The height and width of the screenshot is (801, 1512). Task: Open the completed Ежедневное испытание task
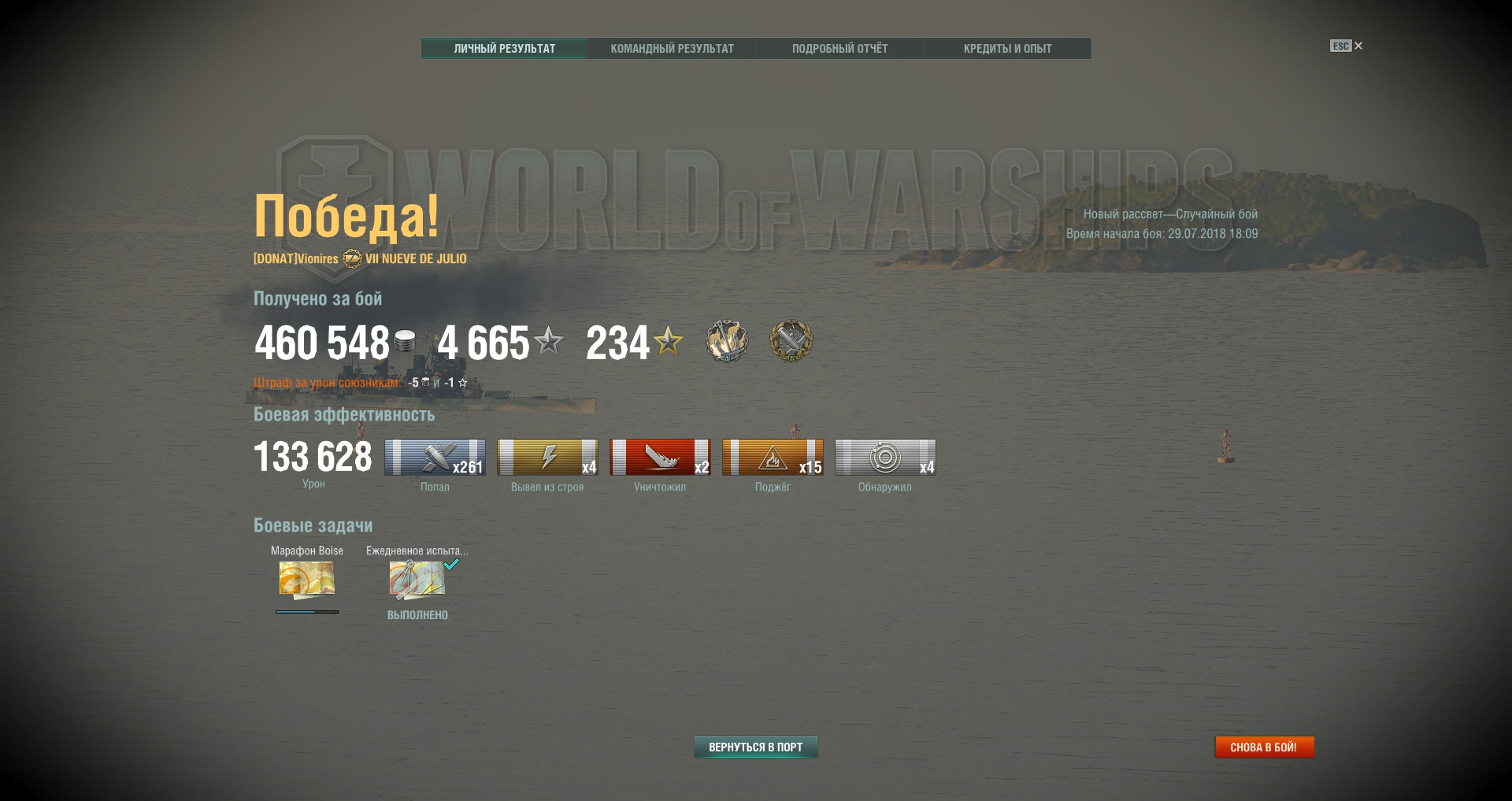coord(417,580)
